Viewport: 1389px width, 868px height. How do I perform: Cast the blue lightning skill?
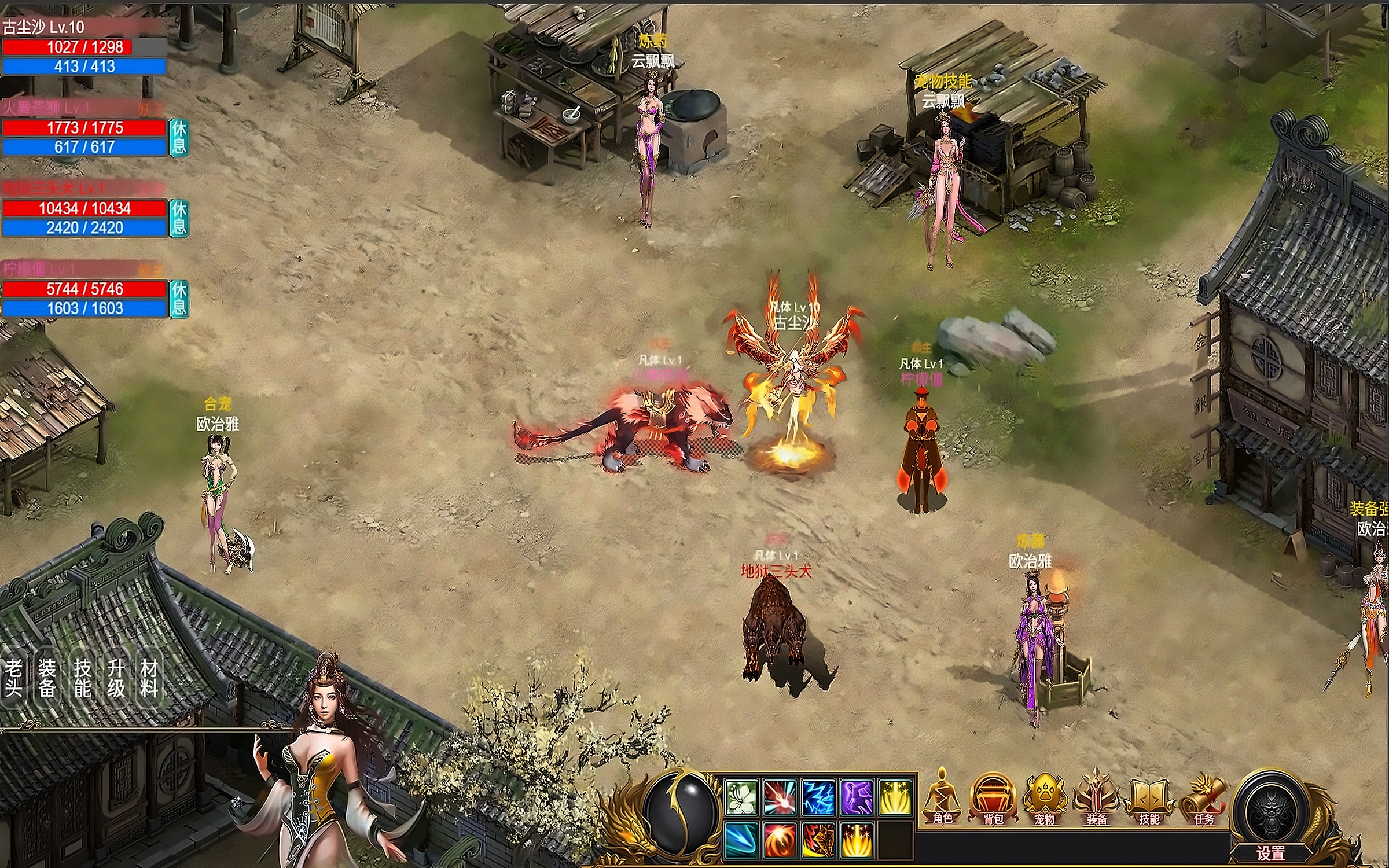click(818, 797)
